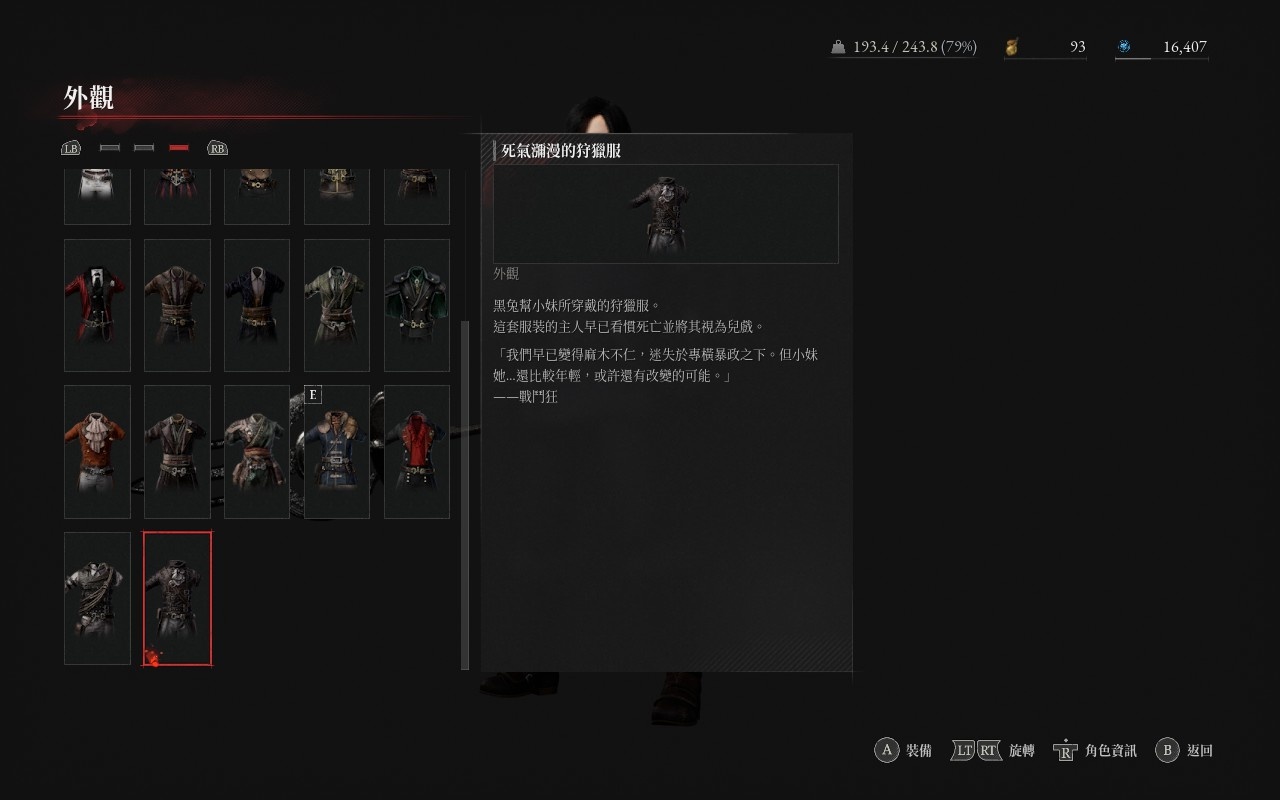
Task: Pick the equipped blue fur-collared coat
Action: pos(337,452)
